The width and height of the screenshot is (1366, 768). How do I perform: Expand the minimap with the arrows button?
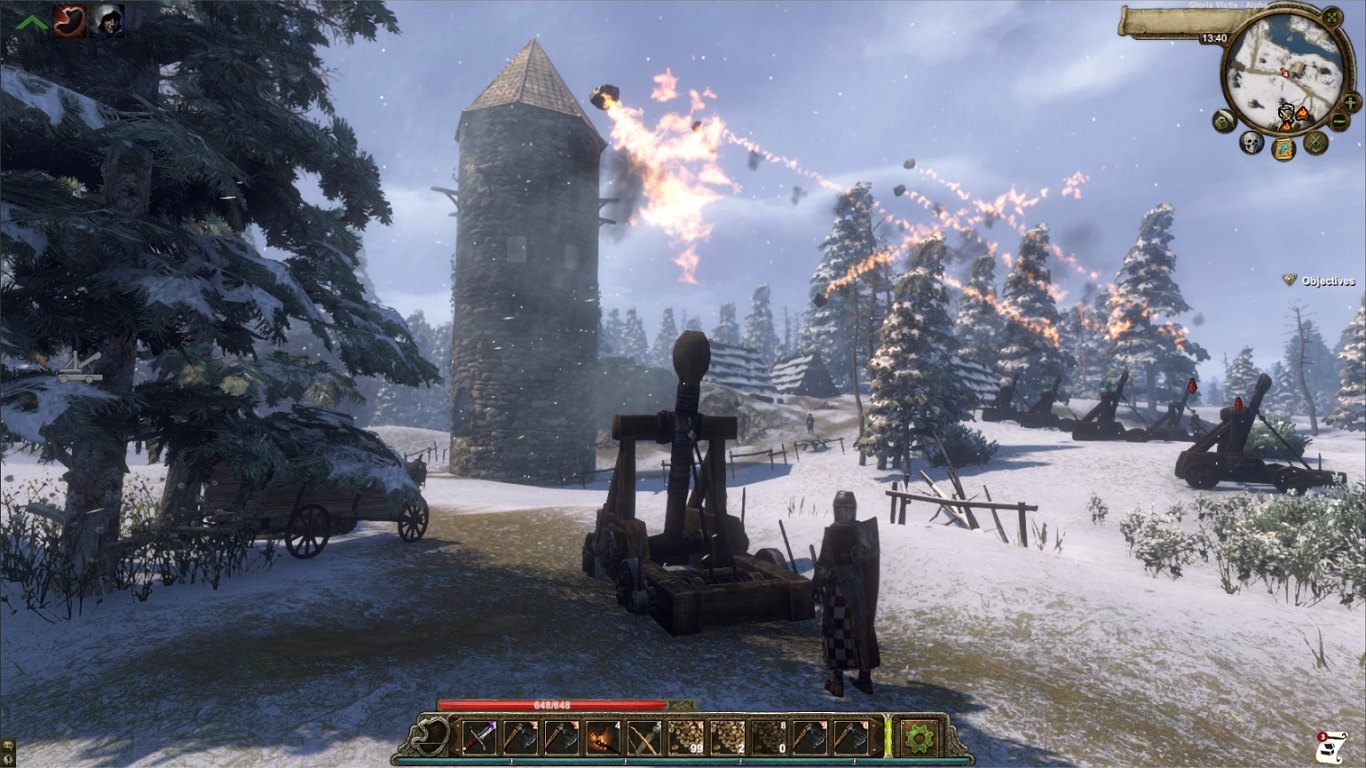pyautogui.click(x=1332, y=17)
